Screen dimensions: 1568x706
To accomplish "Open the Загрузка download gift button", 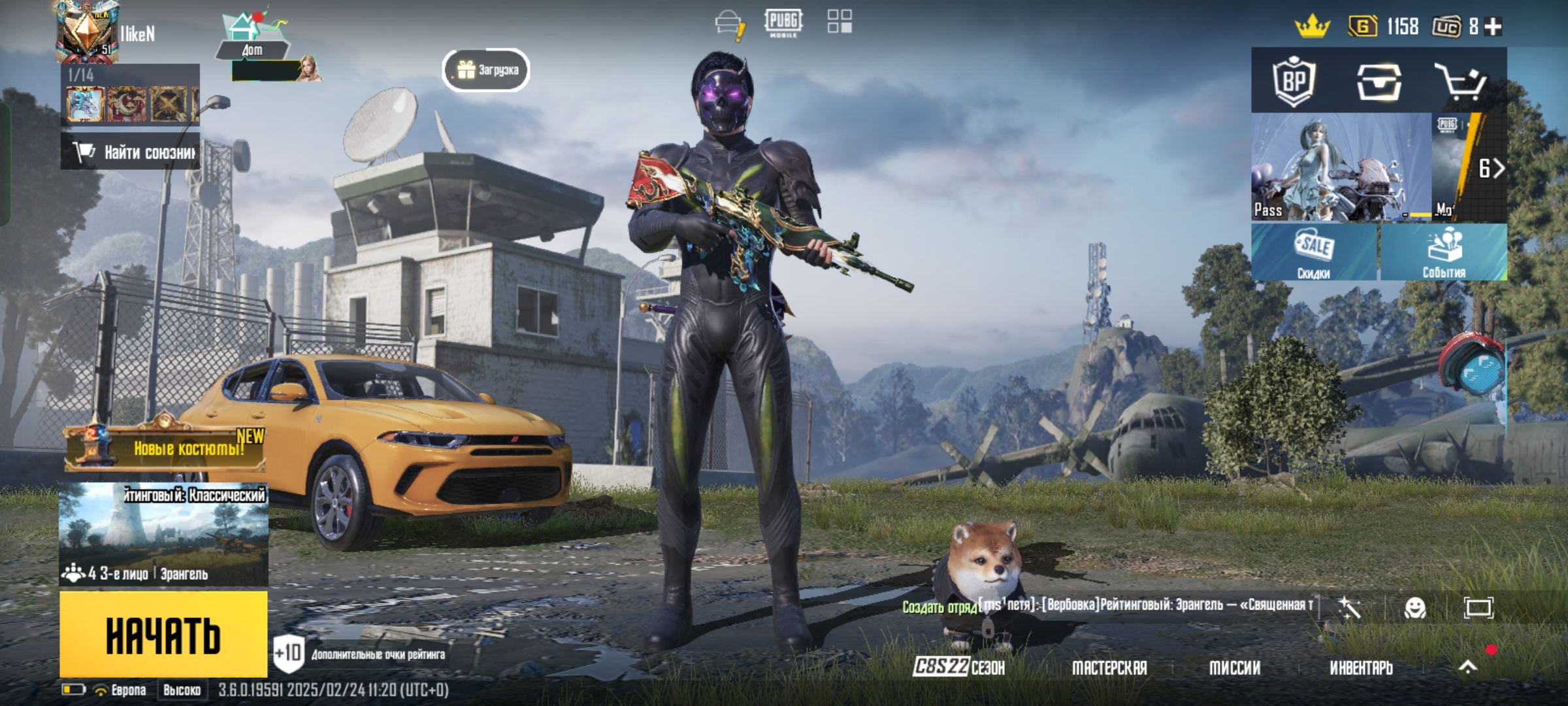I will click(x=487, y=70).
